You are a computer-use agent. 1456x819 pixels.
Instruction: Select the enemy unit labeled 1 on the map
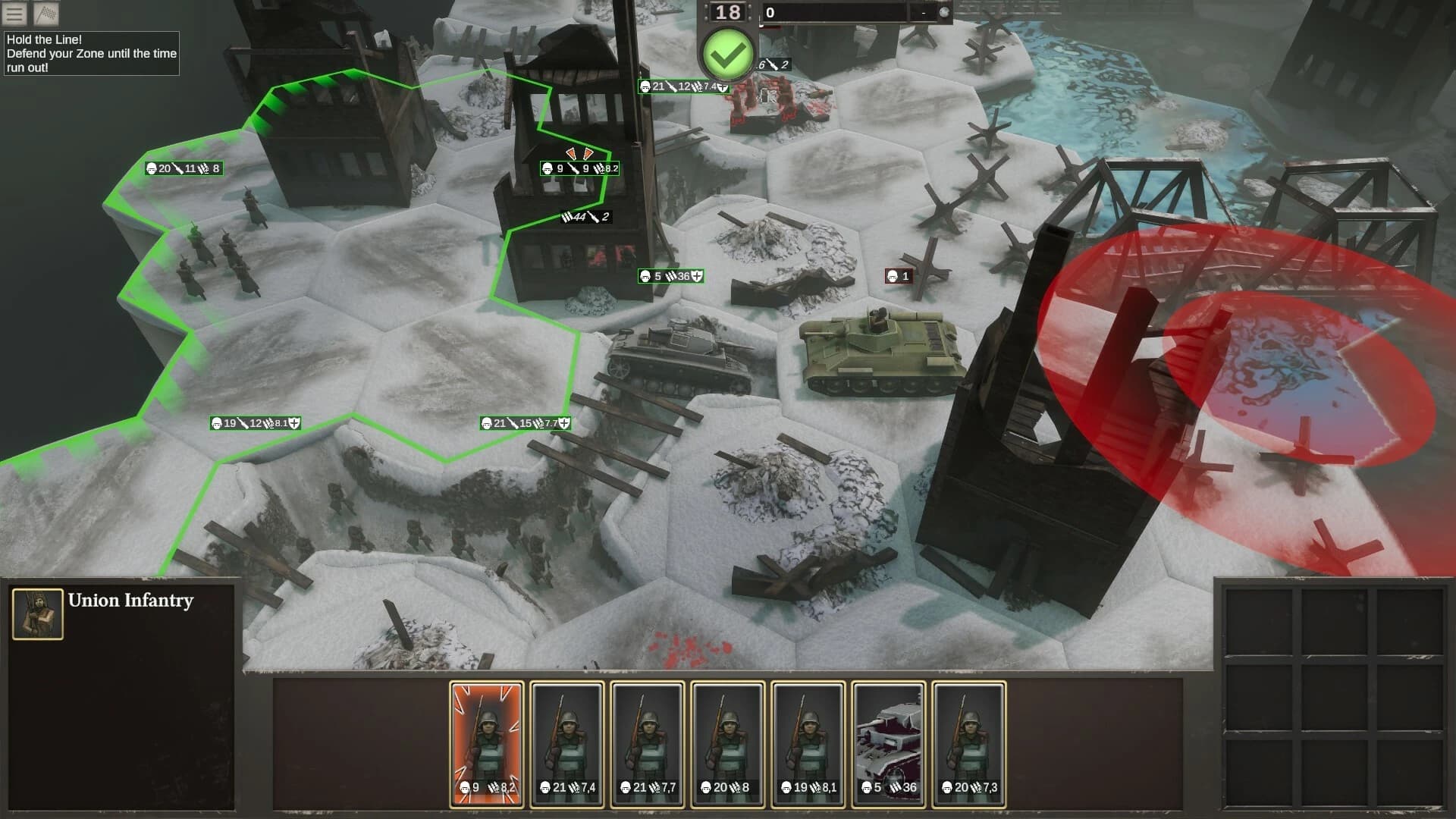coord(899,276)
